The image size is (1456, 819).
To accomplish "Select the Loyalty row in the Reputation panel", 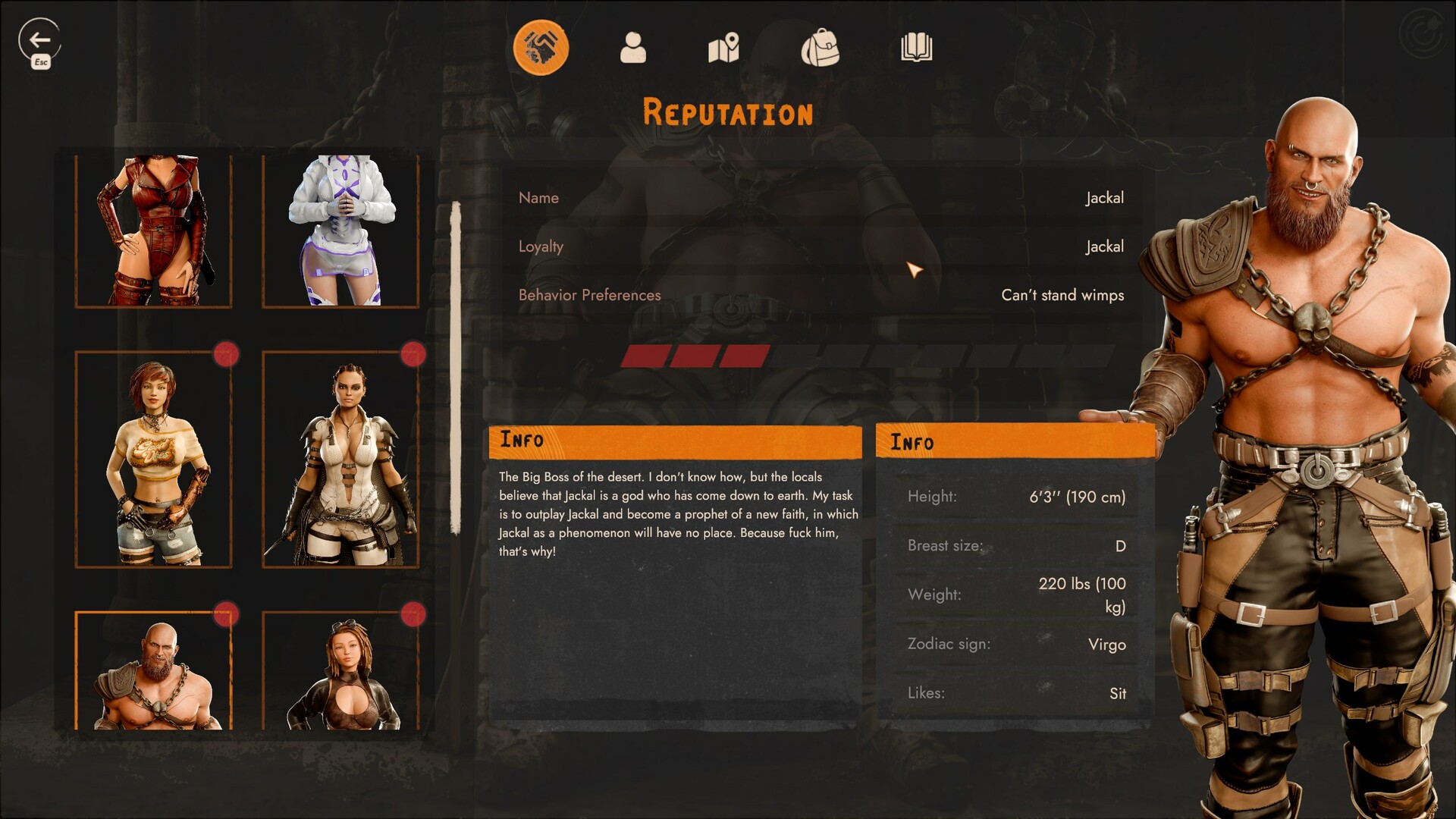I will pyautogui.click(x=821, y=246).
